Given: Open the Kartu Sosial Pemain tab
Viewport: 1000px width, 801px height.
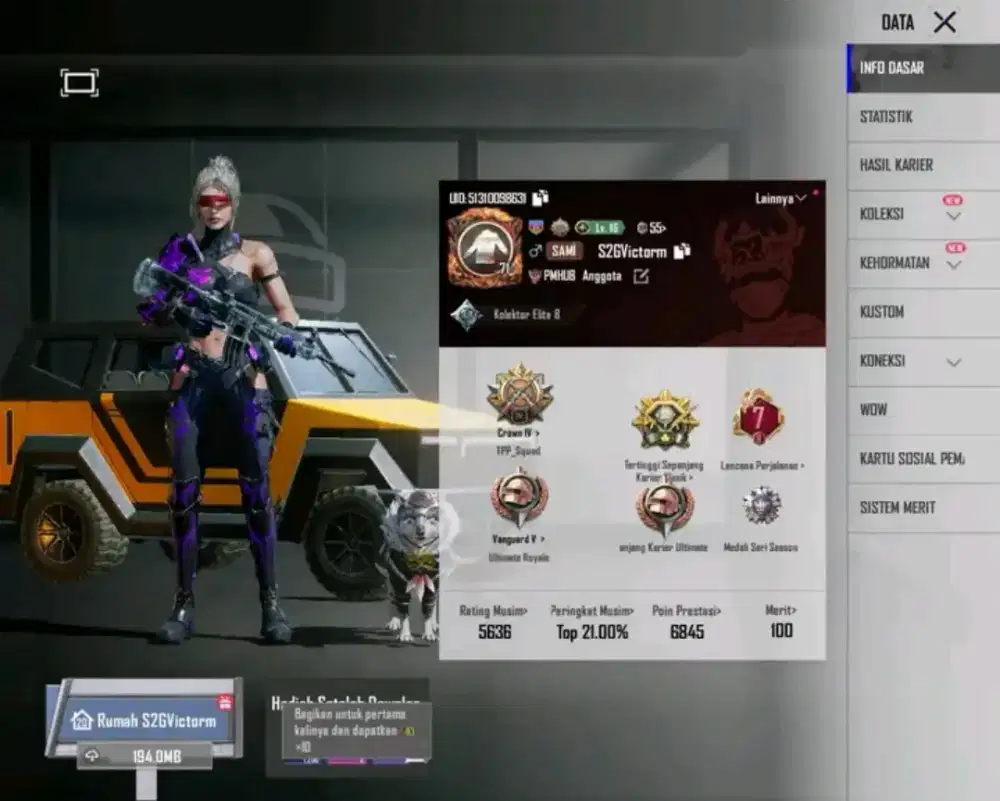Looking at the screenshot, I should (911, 459).
